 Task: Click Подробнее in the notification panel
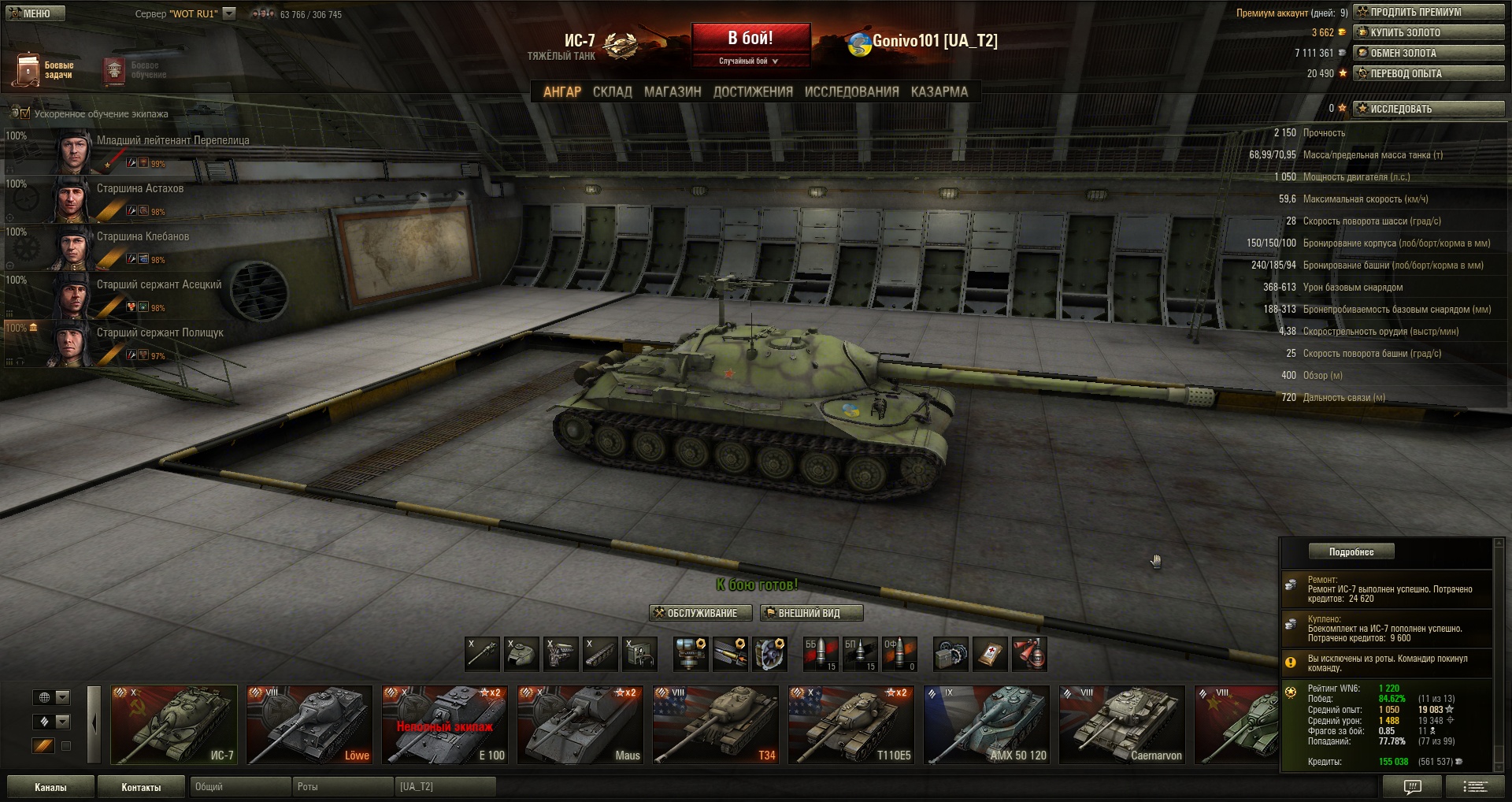[x=1351, y=551]
